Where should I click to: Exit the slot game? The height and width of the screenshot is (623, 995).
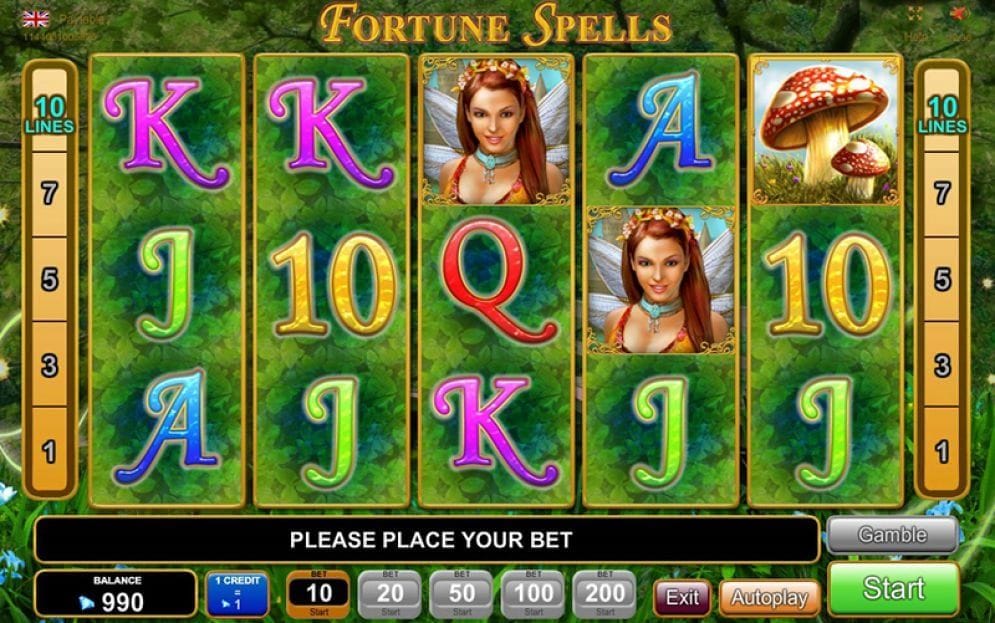pyautogui.click(x=682, y=598)
